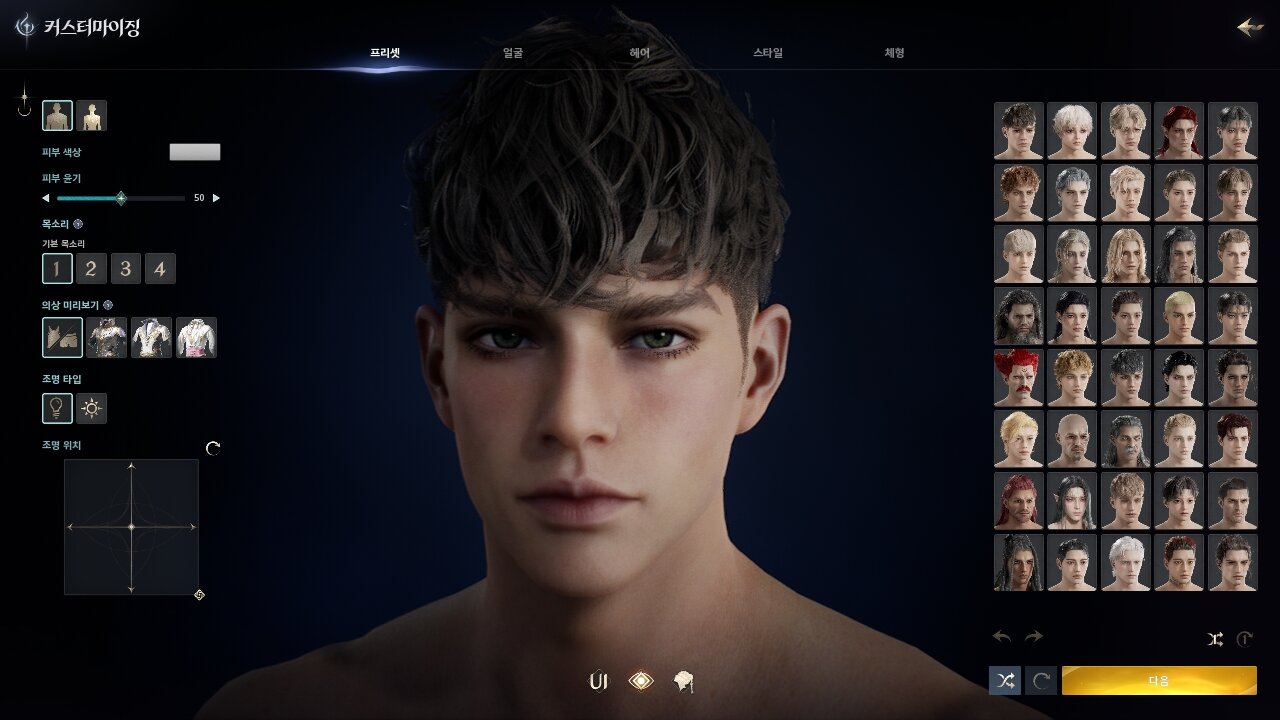Click the back arrow in top-right corner
Image resolution: width=1280 pixels, height=720 pixels.
coord(1250,27)
